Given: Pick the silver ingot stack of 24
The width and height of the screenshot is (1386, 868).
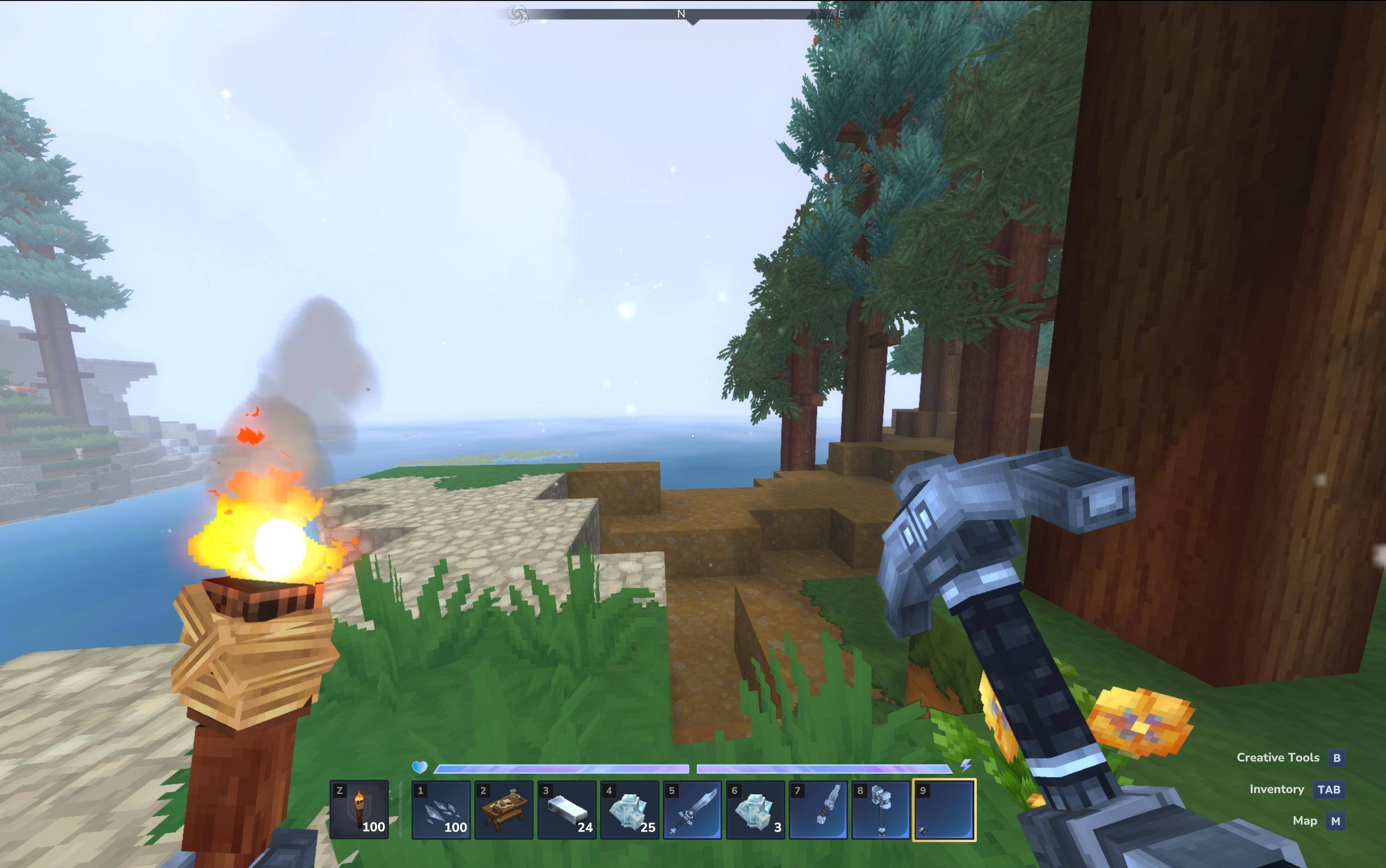Looking at the screenshot, I should [x=567, y=810].
